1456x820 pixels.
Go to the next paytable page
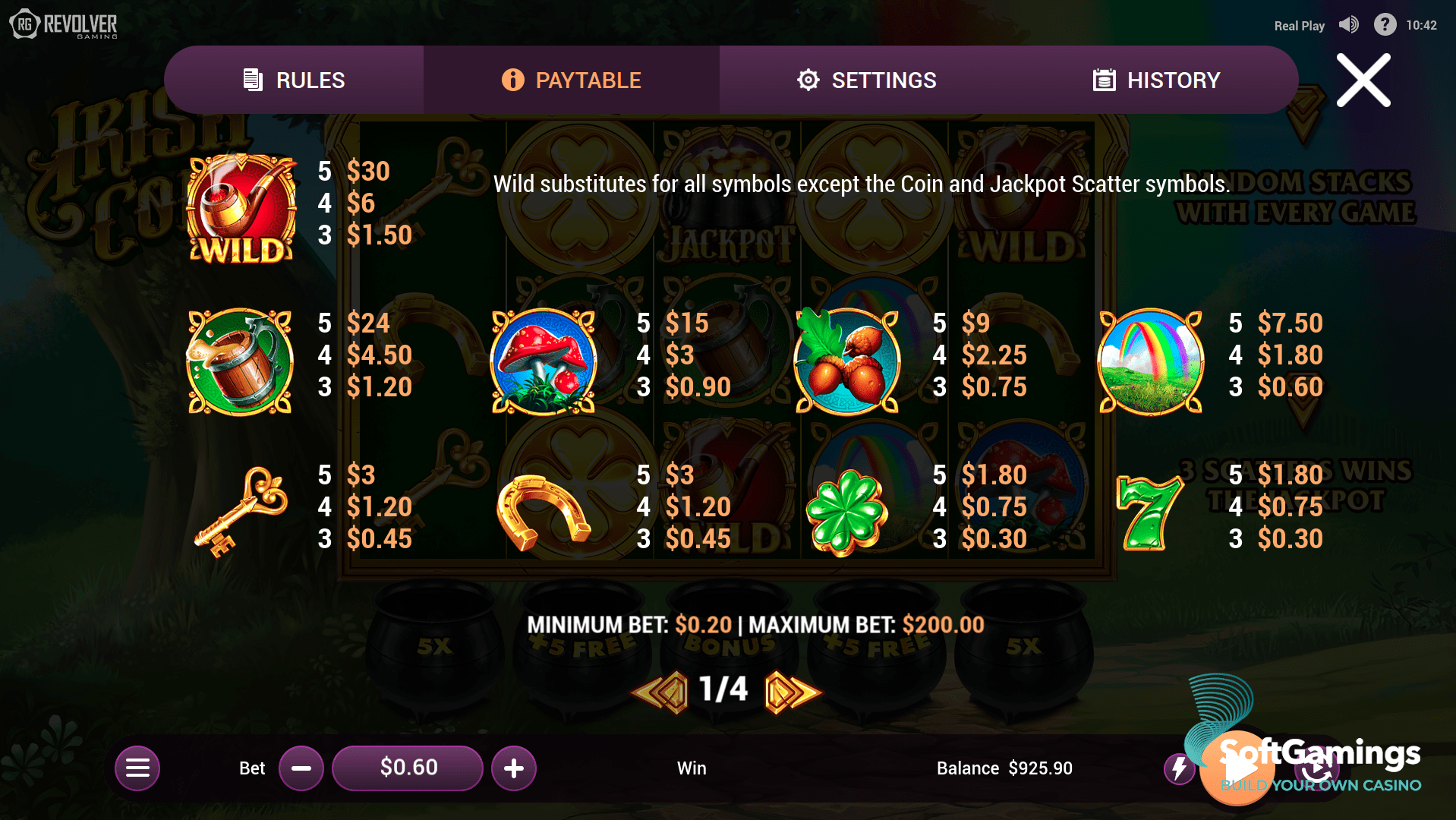pos(791,691)
